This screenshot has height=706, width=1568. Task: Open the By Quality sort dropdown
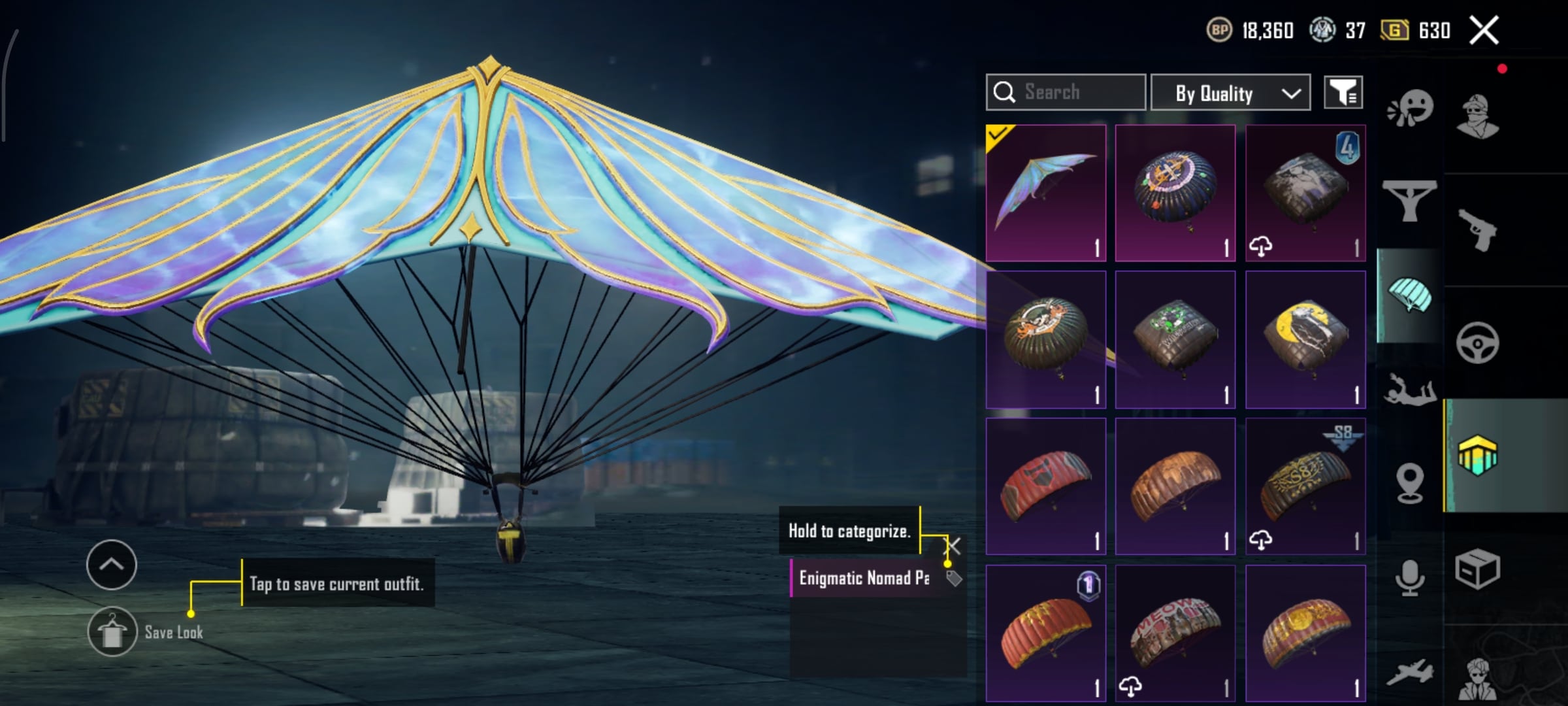coord(1230,93)
